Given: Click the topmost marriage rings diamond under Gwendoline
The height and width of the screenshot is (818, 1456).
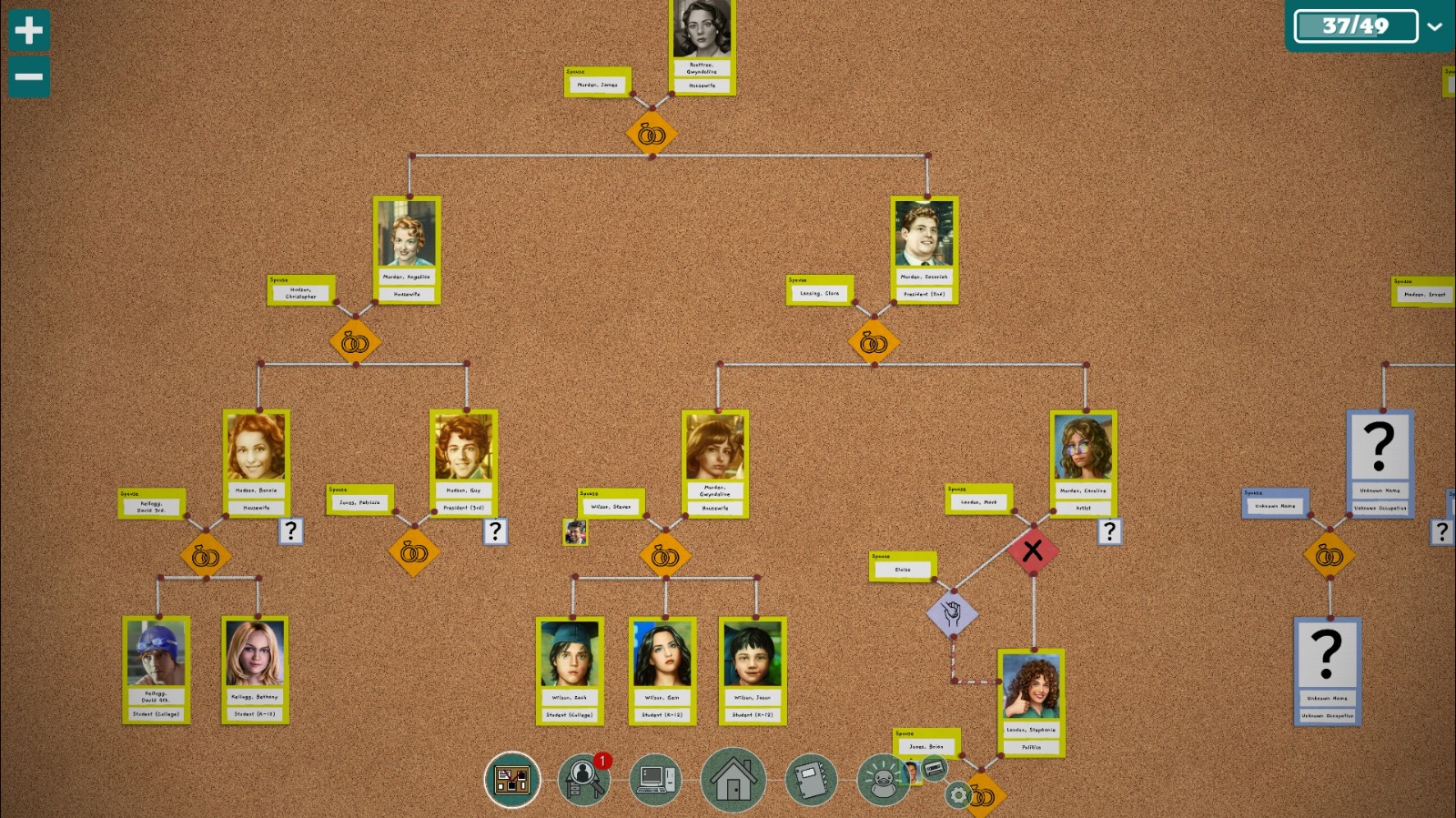Looking at the screenshot, I should pos(651,134).
